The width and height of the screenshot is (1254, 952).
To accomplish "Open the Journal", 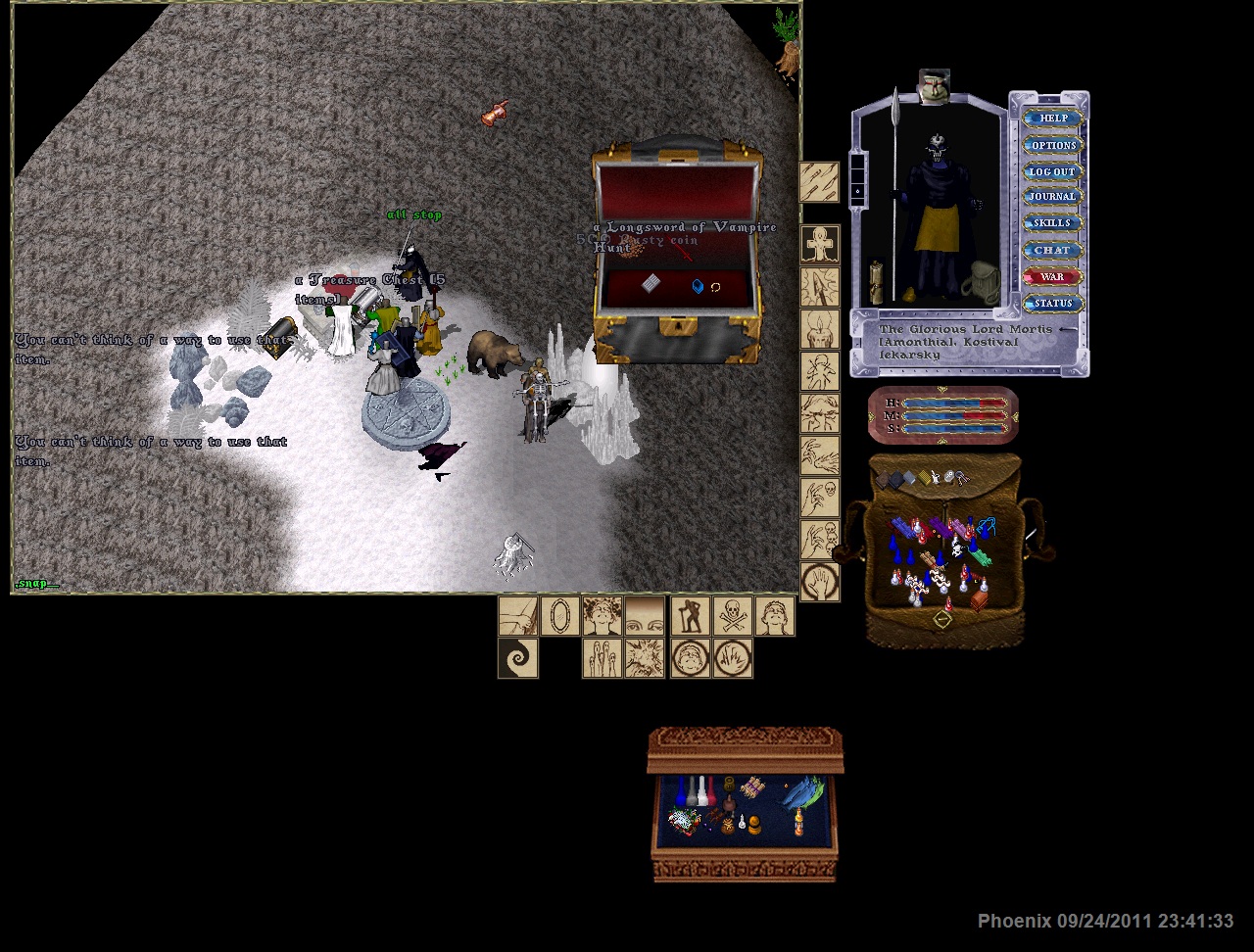I will click(x=1053, y=197).
